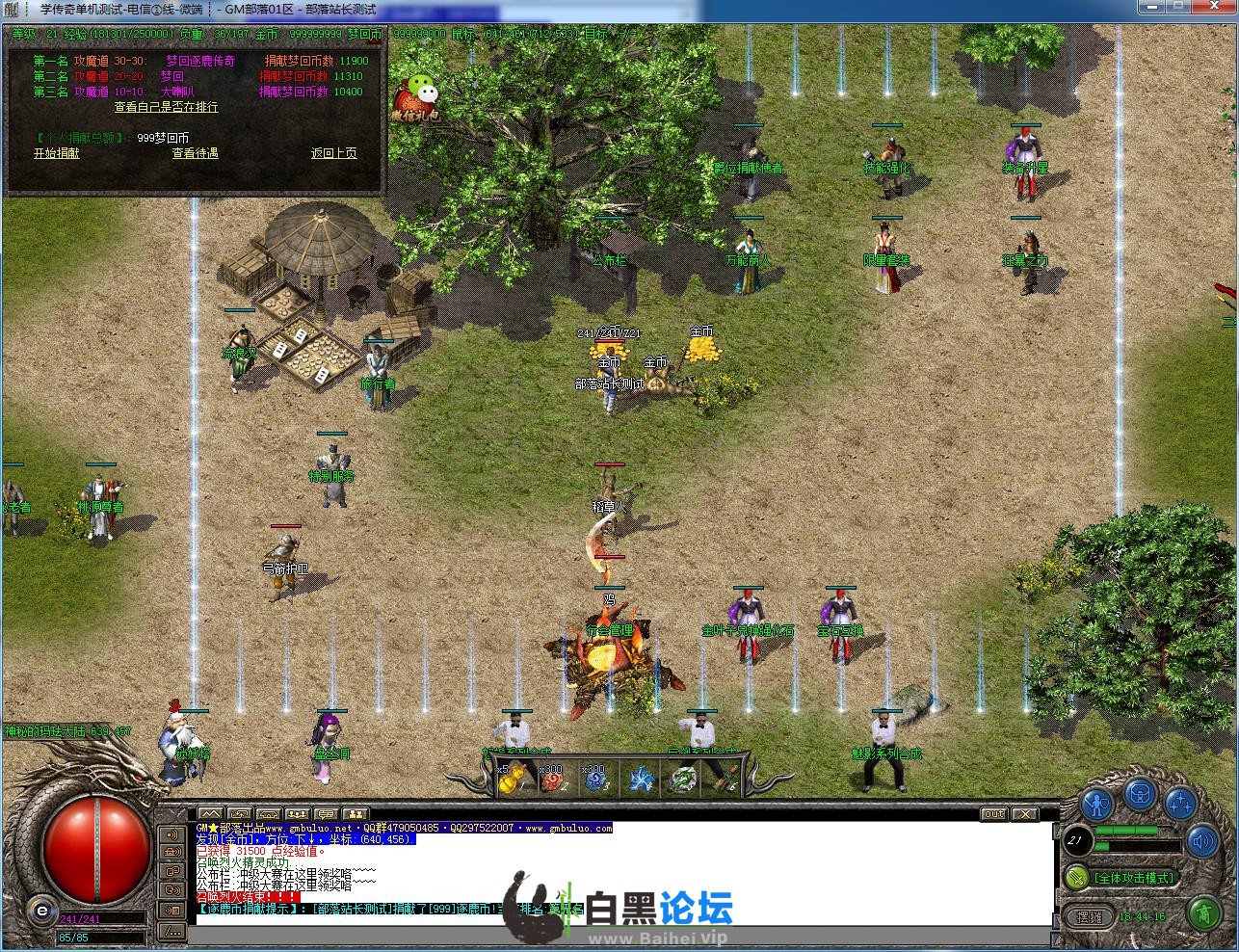Screen dimensions: 1239x952
Task: Open the character status round button
Action: [1097, 804]
